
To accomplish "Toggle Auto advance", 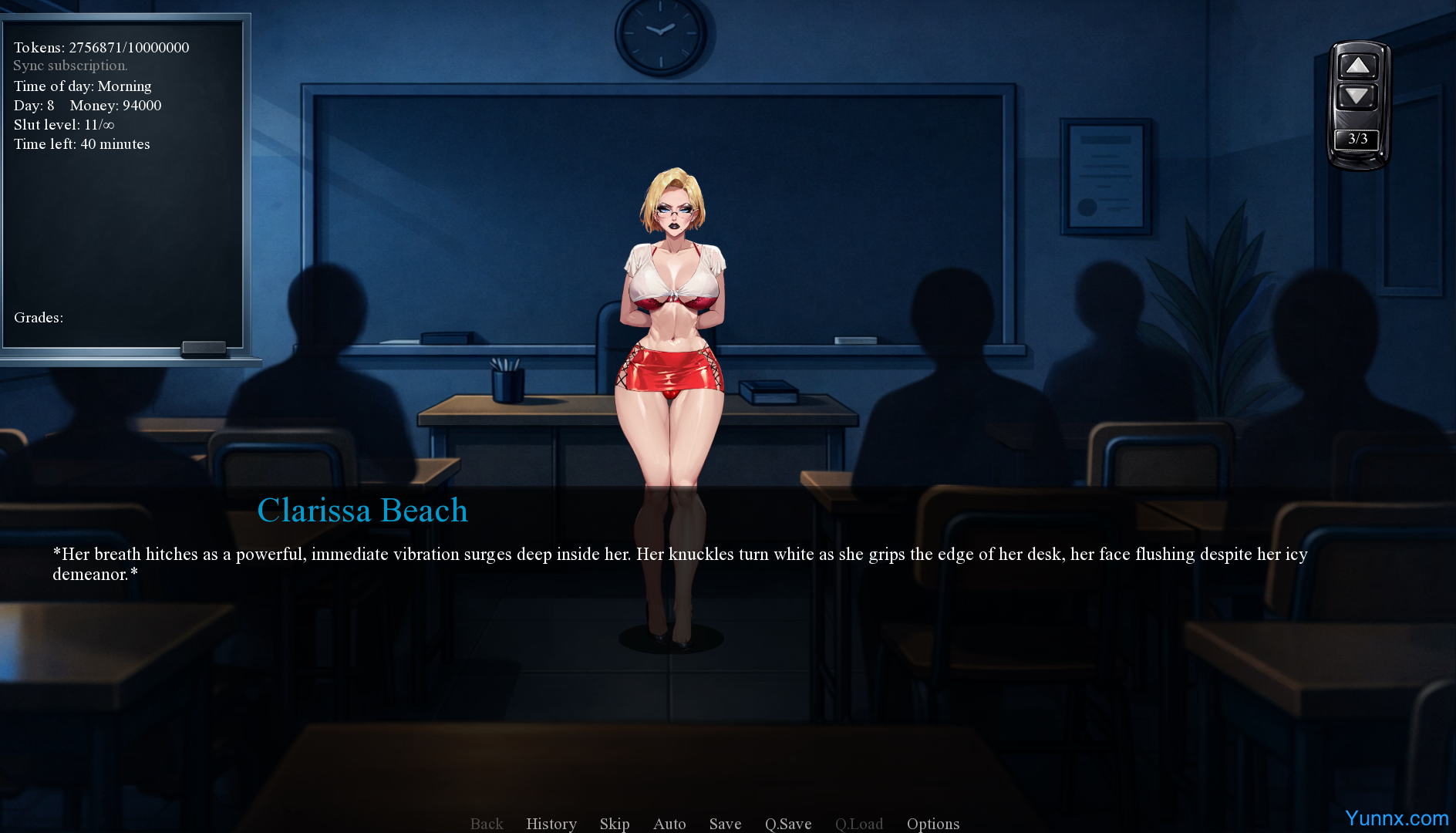I will pos(669,824).
